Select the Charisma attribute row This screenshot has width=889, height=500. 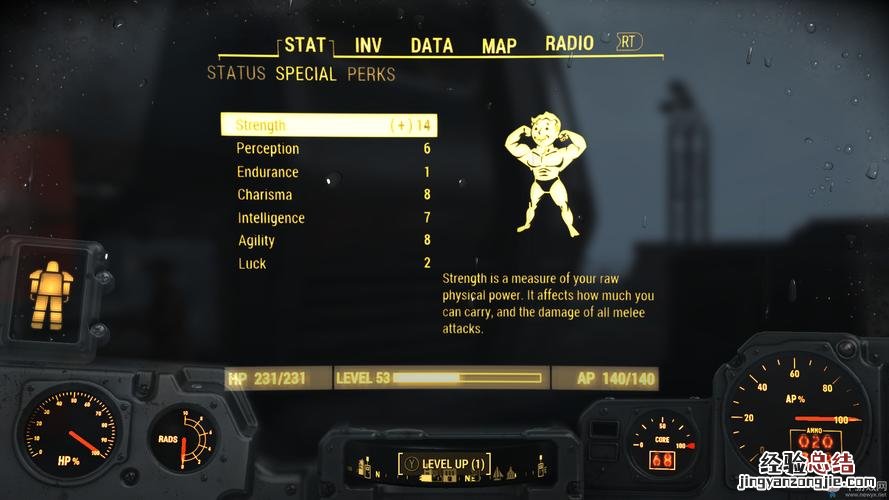pos(329,195)
